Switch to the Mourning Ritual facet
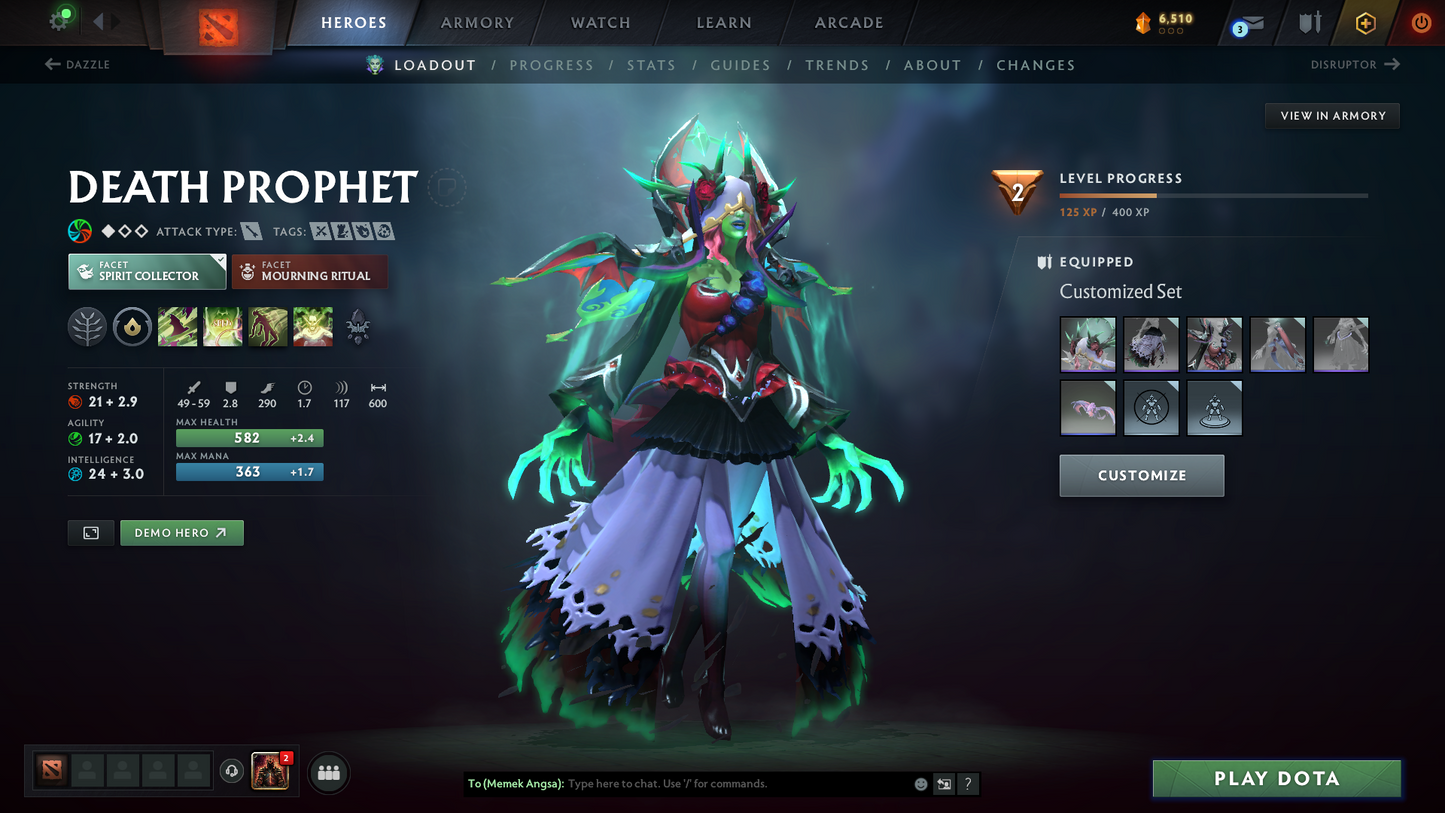Screen dimensions: 1445x813 click(309, 271)
